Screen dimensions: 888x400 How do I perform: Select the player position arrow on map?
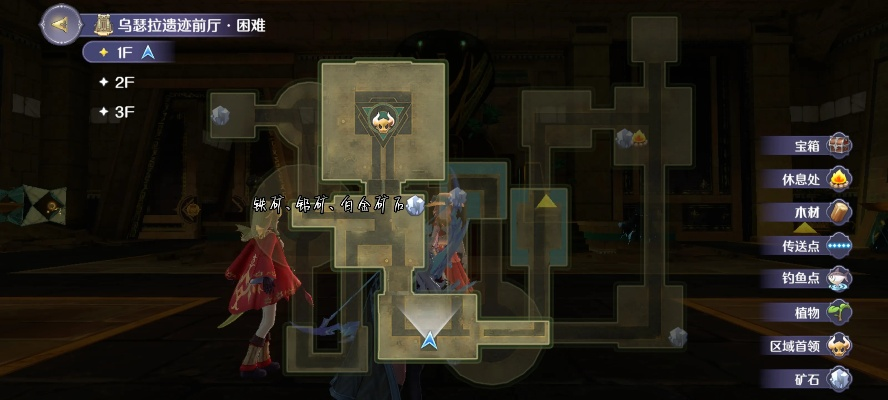430,340
